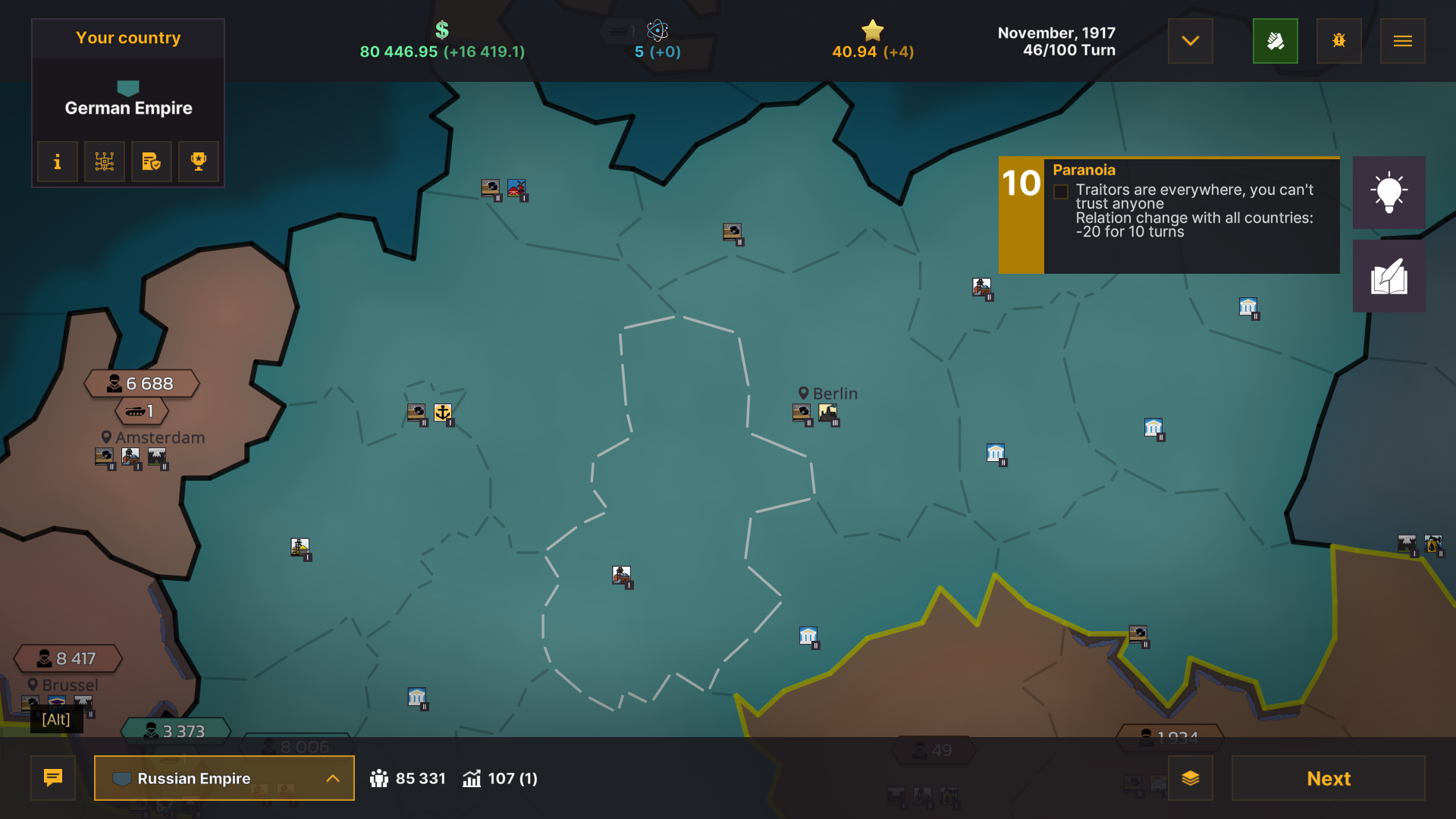Expand the top bar chevron dropdown
Screen dimensions: 1456x819
[1190, 41]
